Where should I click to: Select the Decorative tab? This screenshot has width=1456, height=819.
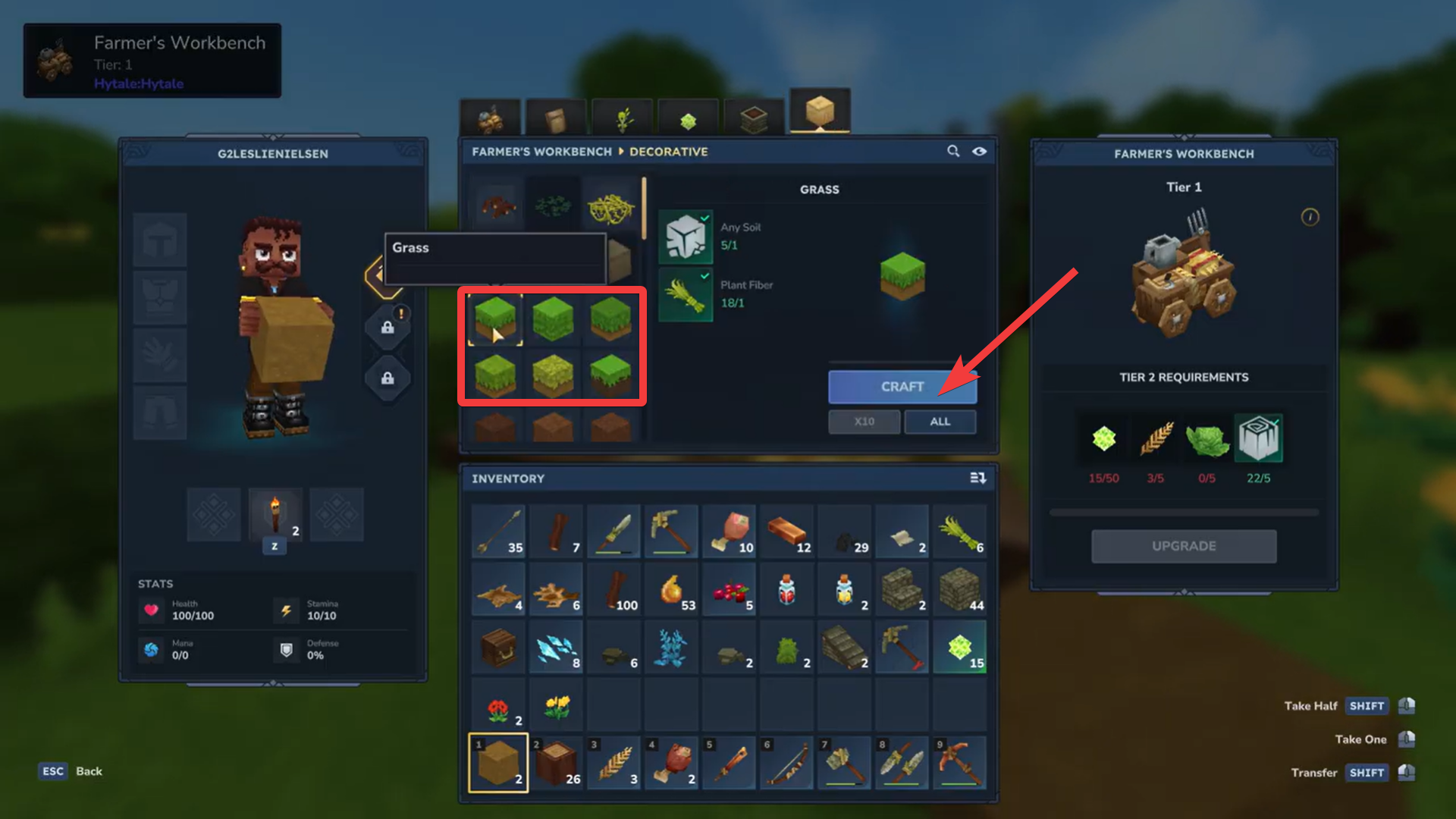point(669,152)
